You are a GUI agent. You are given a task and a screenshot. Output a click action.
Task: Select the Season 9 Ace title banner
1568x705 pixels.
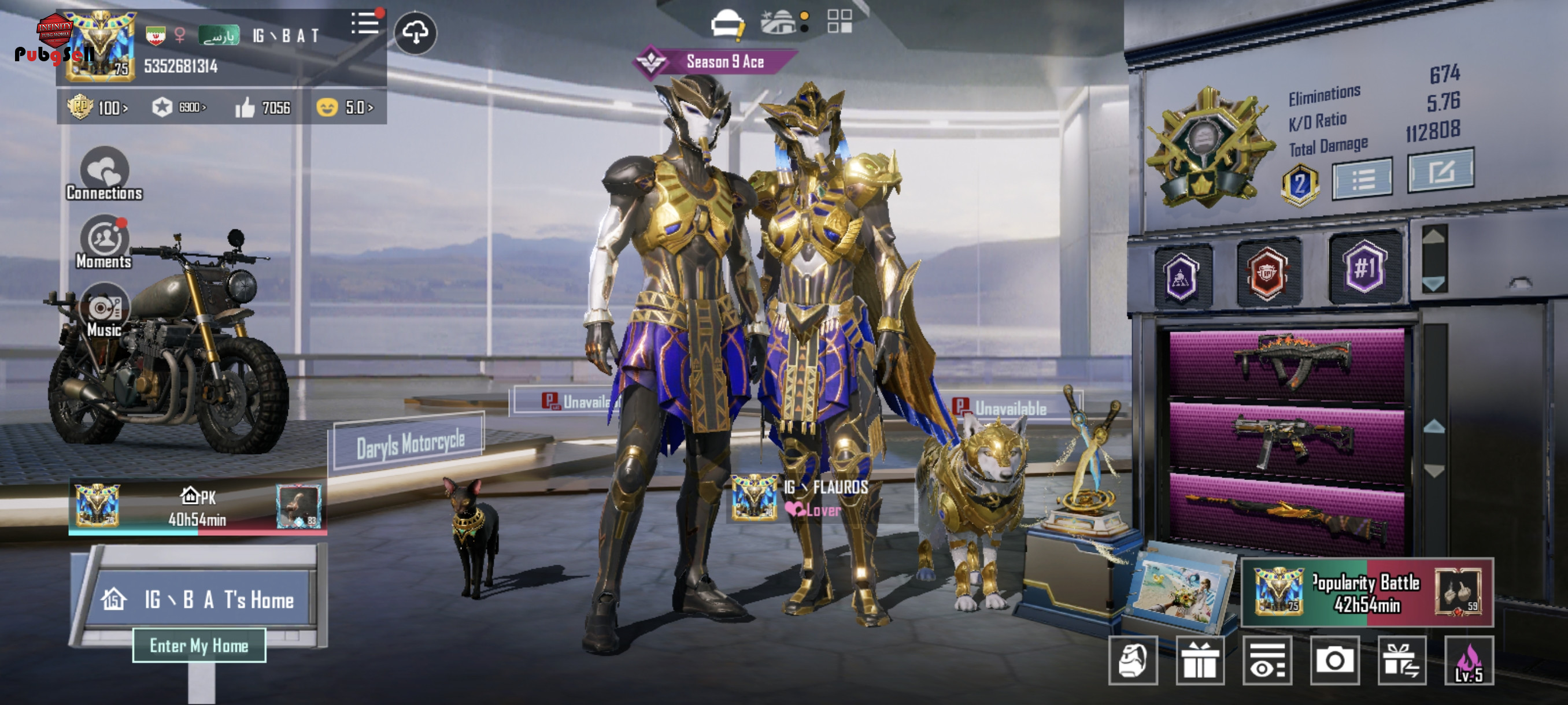coord(716,61)
